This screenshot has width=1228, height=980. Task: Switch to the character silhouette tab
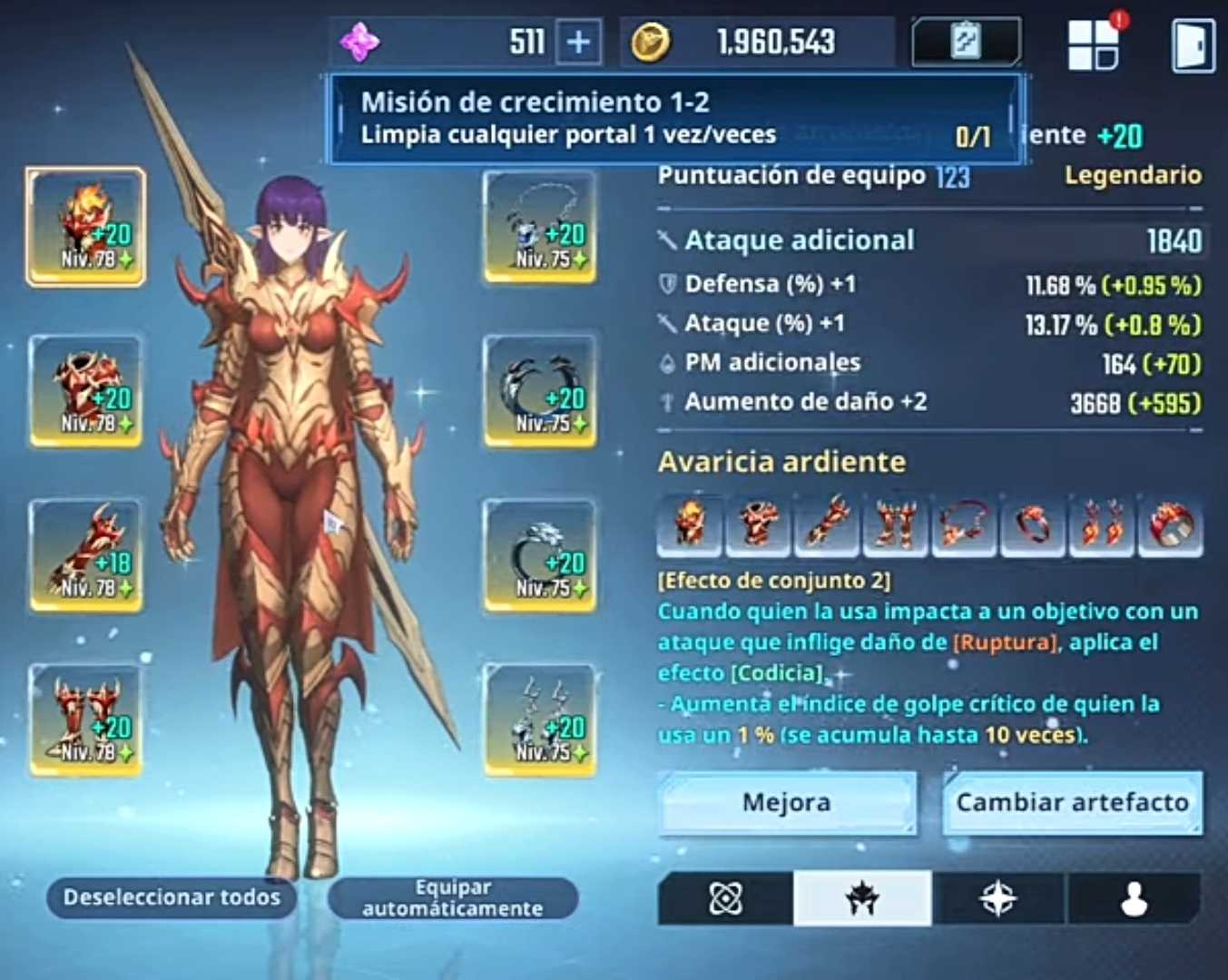[x=1134, y=898]
